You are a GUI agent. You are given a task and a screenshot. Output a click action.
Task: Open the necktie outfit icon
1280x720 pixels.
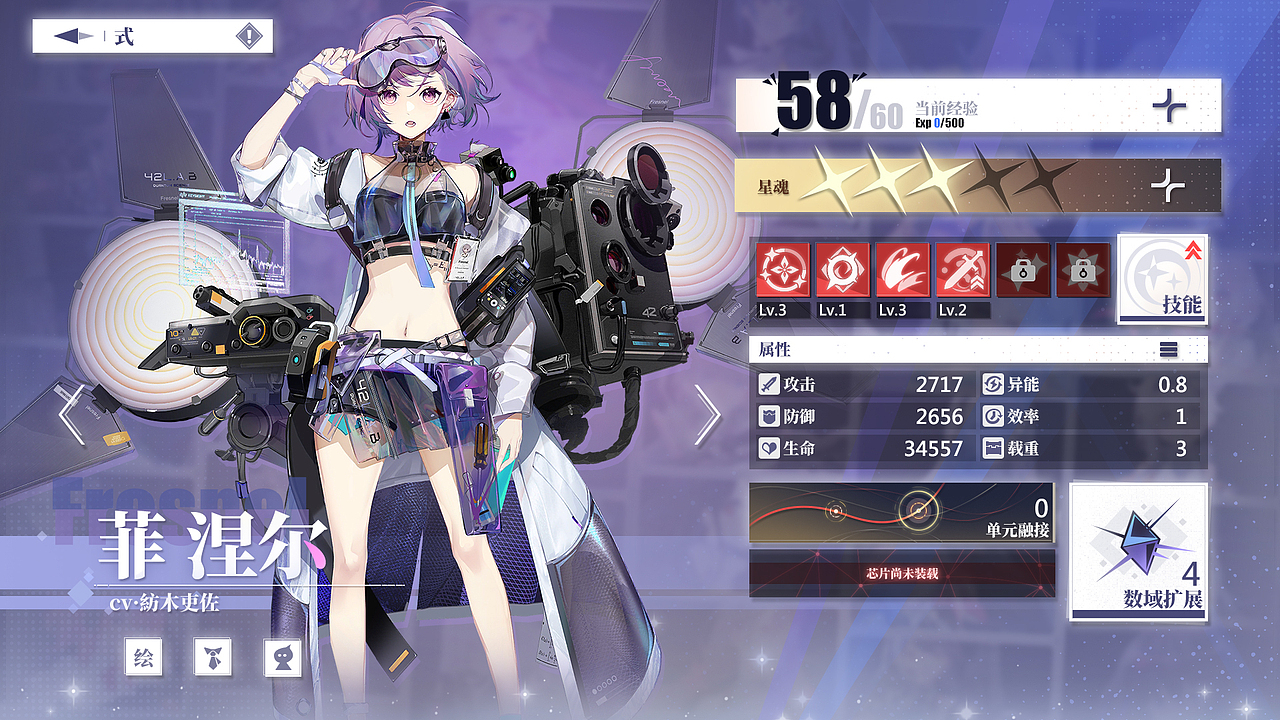(213, 657)
